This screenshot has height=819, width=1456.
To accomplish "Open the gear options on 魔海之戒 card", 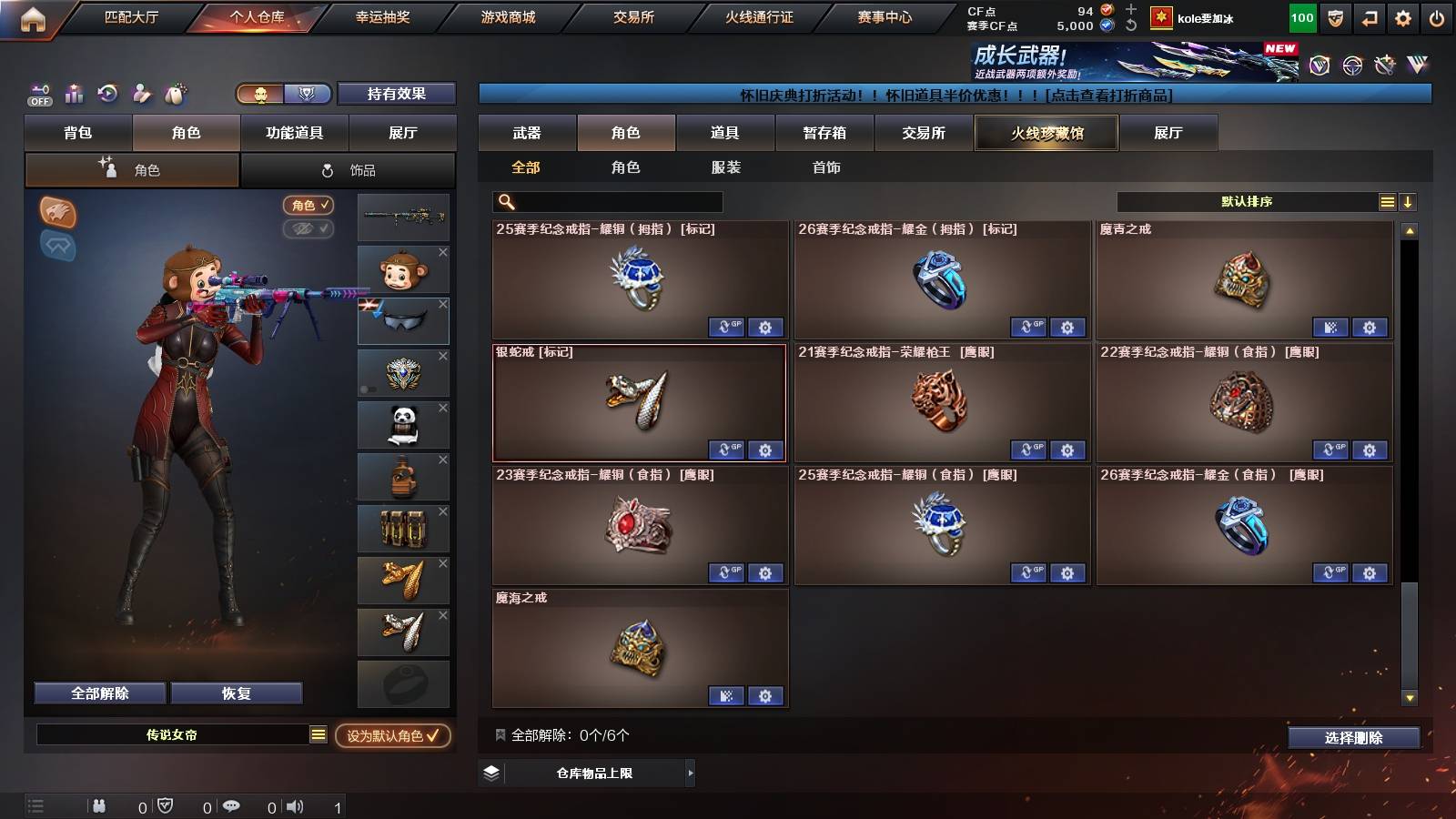I will click(765, 696).
